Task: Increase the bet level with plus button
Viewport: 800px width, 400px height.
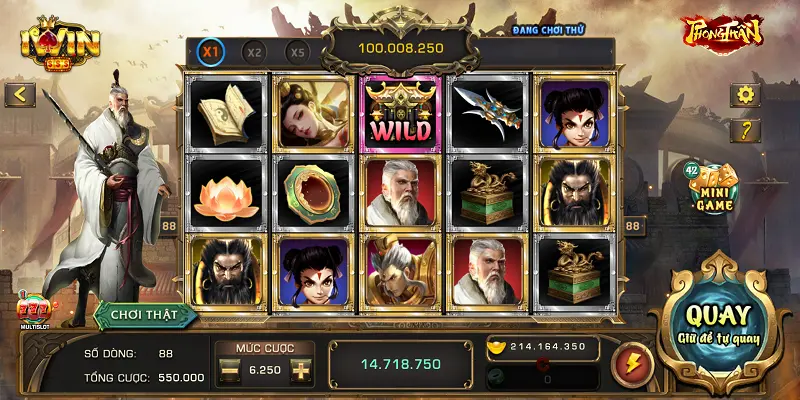Action: tap(300, 370)
